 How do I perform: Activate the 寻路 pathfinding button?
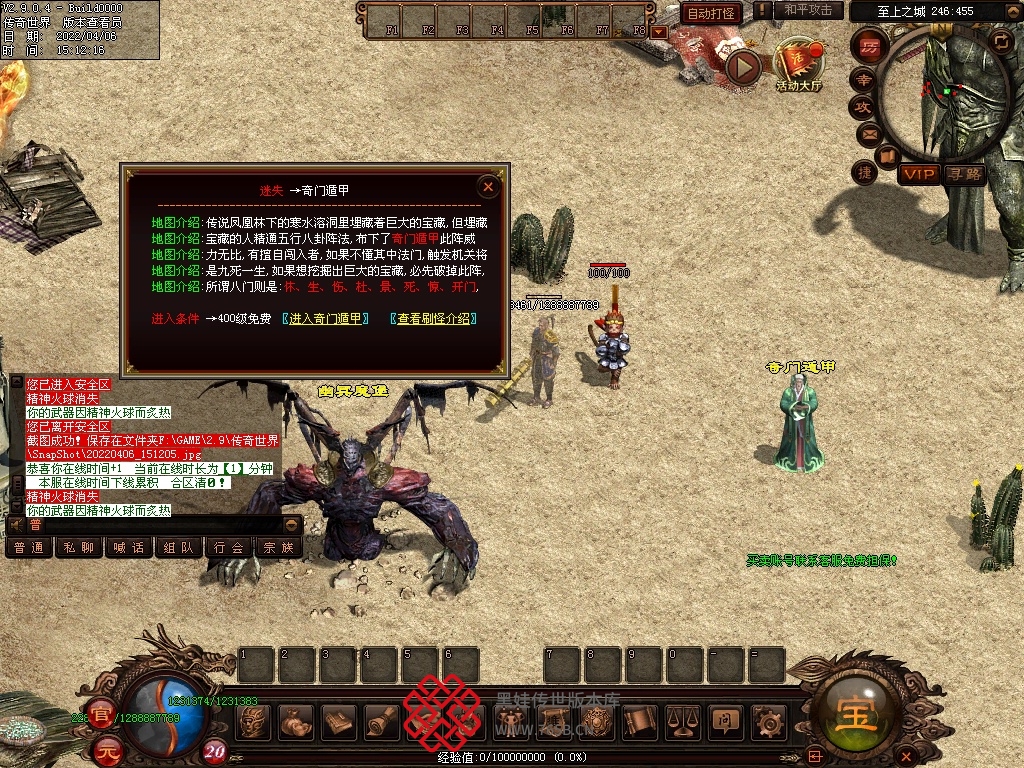pyautogui.click(x=964, y=174)
